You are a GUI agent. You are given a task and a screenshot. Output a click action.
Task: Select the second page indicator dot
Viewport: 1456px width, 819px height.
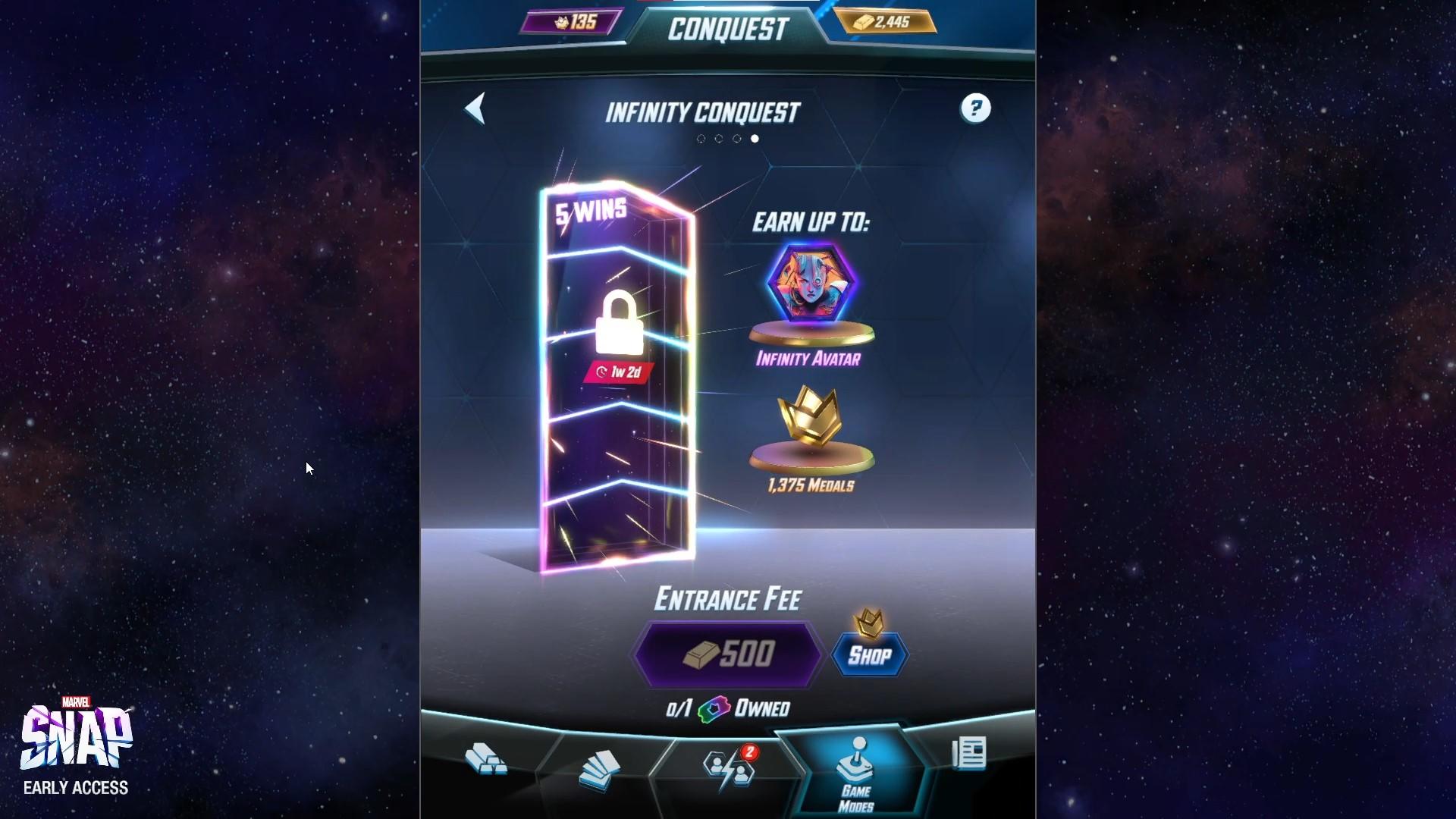tap(718, 138)
